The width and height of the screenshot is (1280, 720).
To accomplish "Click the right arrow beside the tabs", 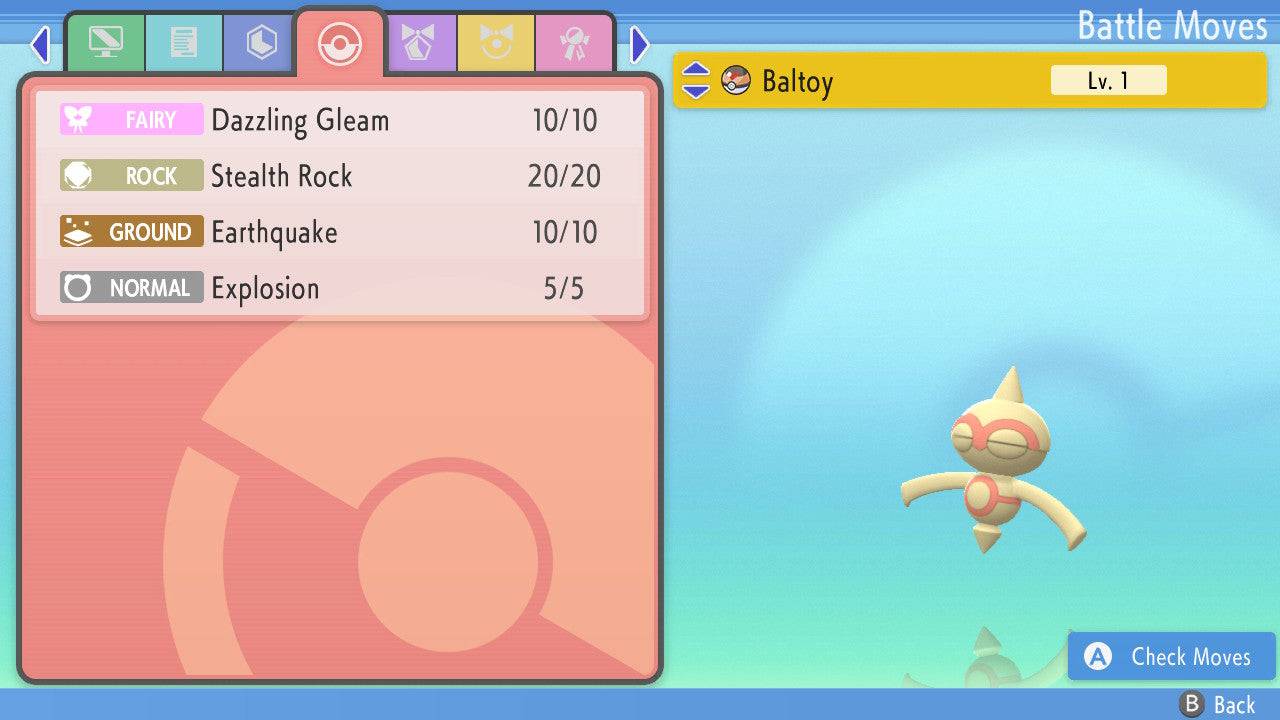I will click(640, 44).
